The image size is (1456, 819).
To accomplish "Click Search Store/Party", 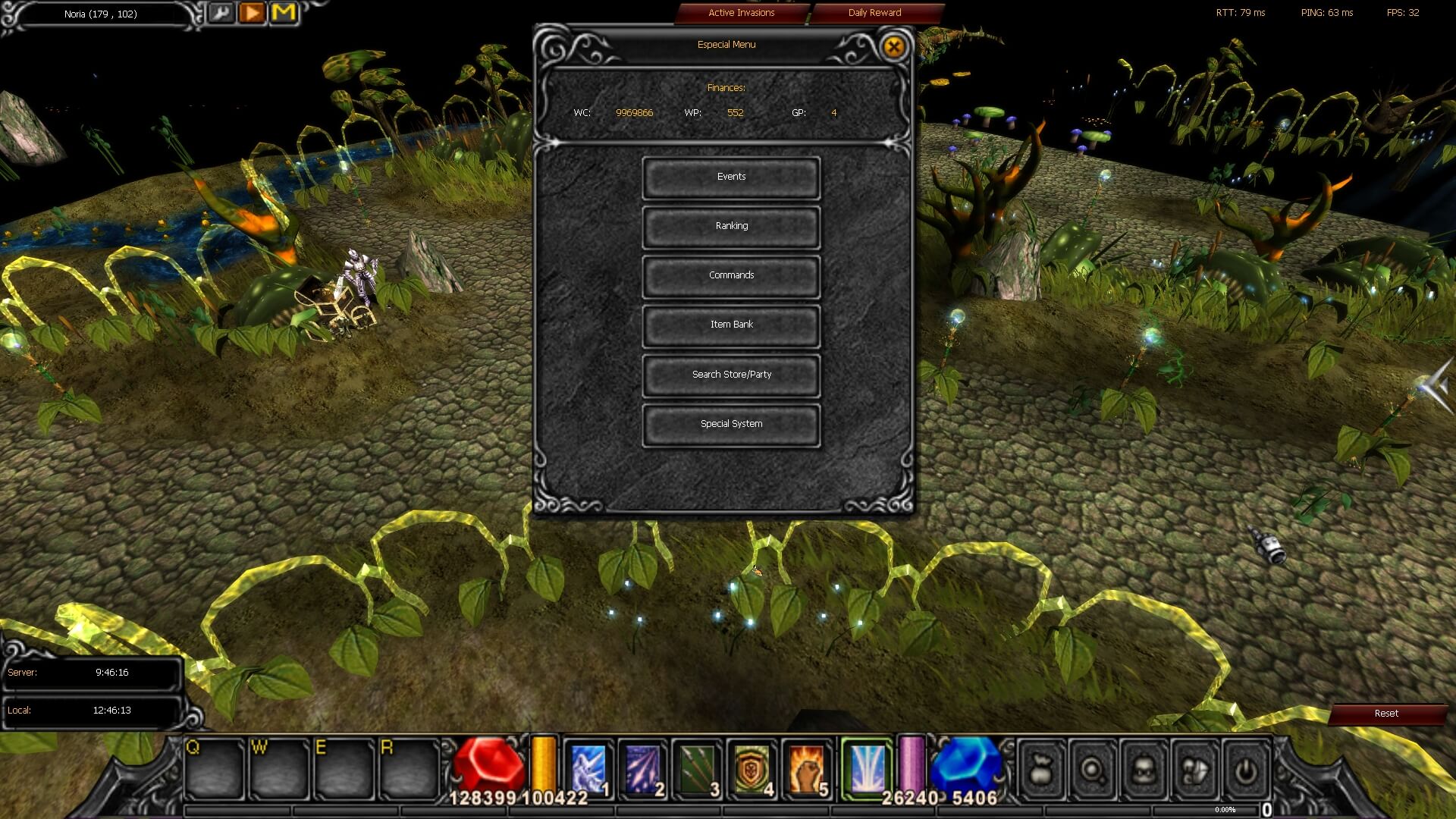I will click(730, 374).
